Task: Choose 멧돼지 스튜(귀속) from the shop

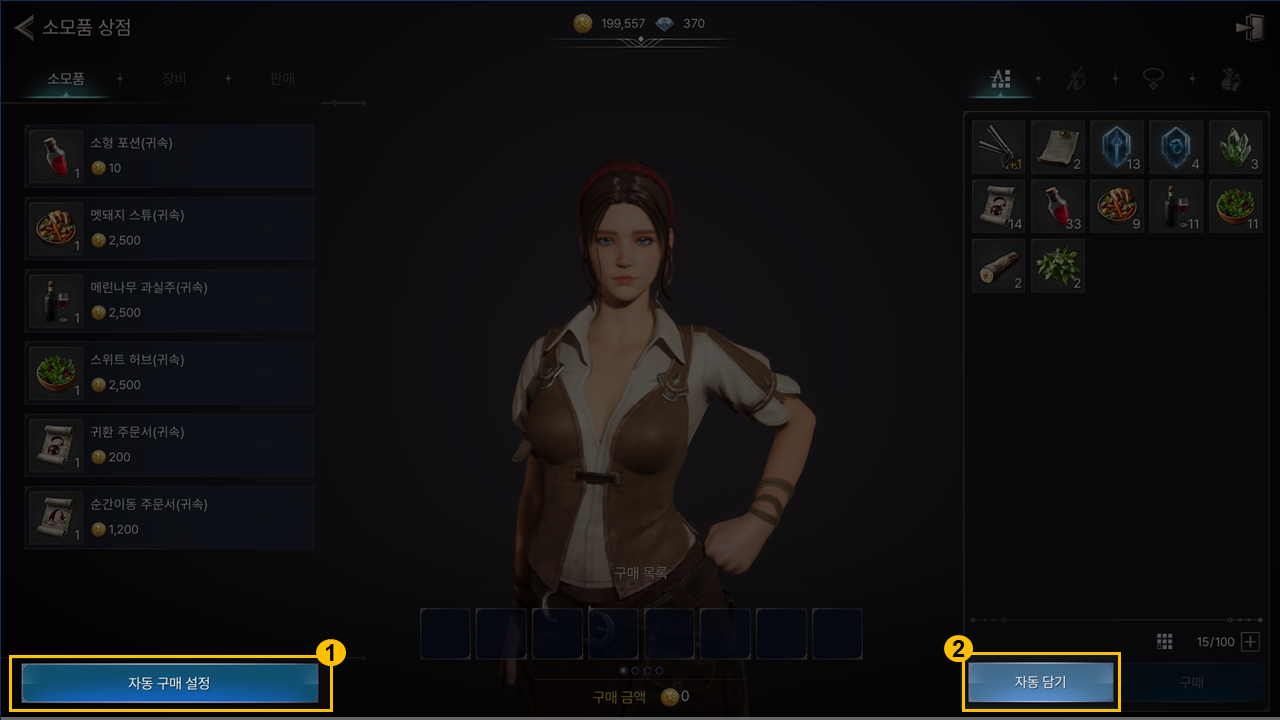Action: [169, 229]
